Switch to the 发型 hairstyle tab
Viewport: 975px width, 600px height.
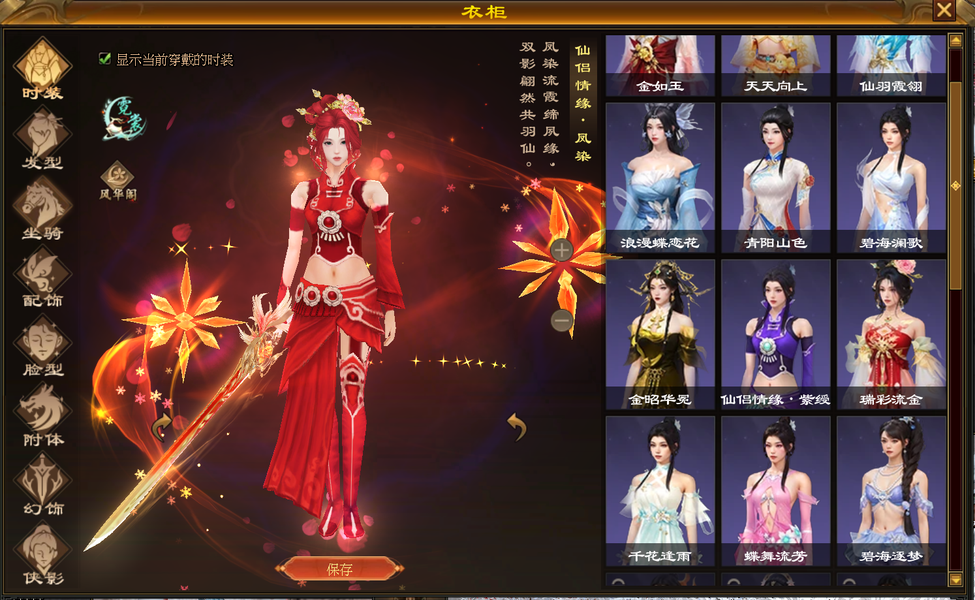(42, 138)
